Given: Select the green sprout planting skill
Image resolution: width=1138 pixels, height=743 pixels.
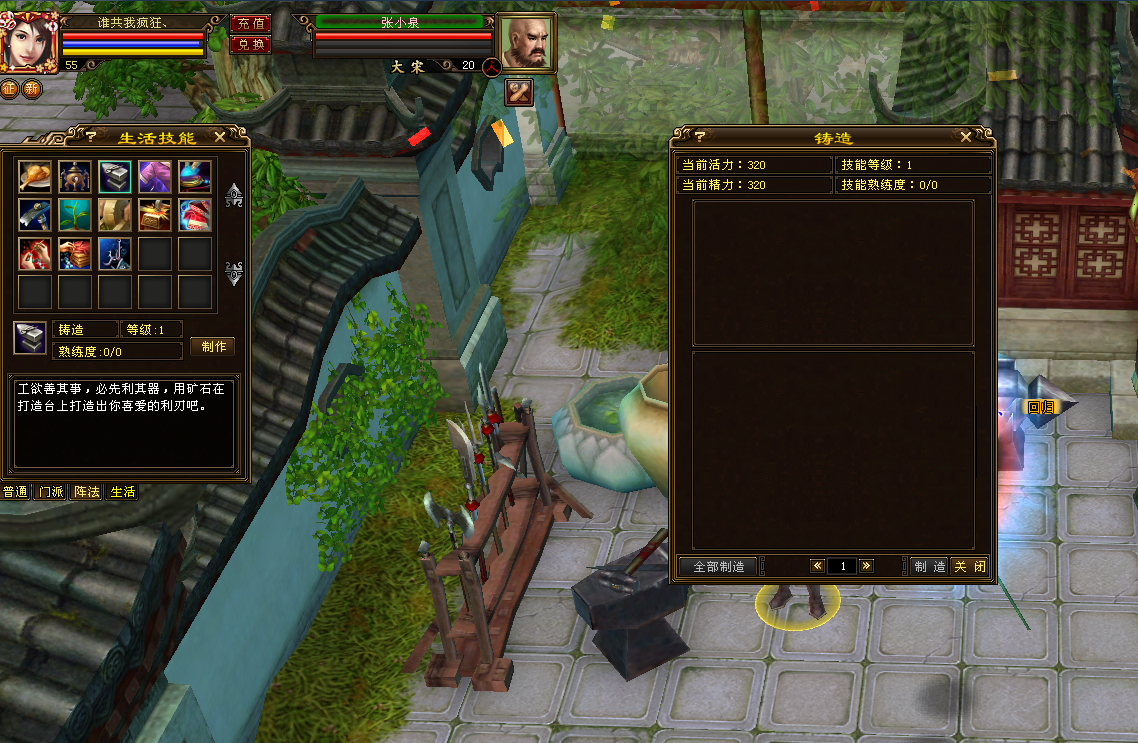Looking at the screenshot, I should click(x=75, y=214).
